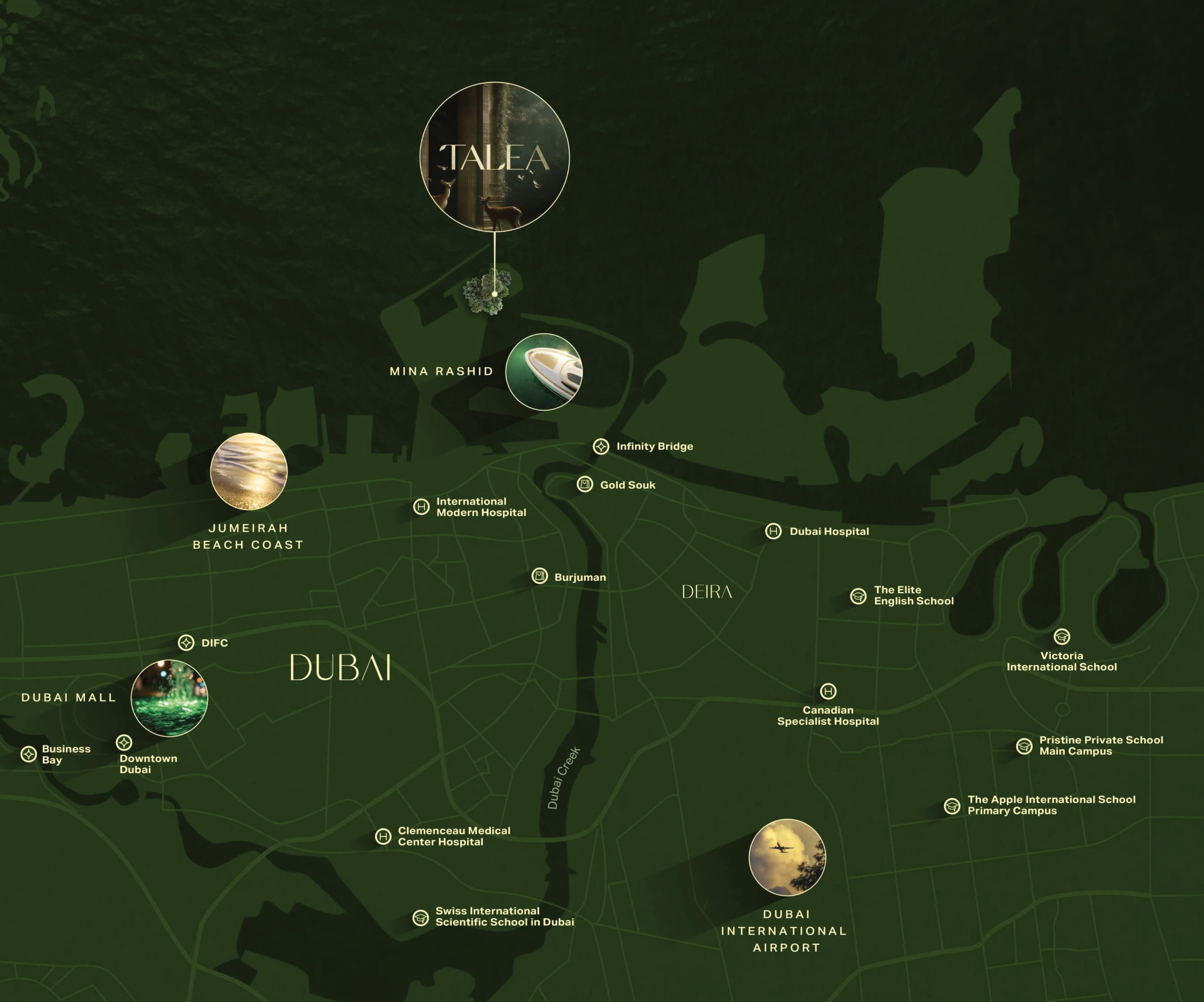Select the DIFC landmark marker
Screen dimensions: 1204x1002
pos(186,643)
